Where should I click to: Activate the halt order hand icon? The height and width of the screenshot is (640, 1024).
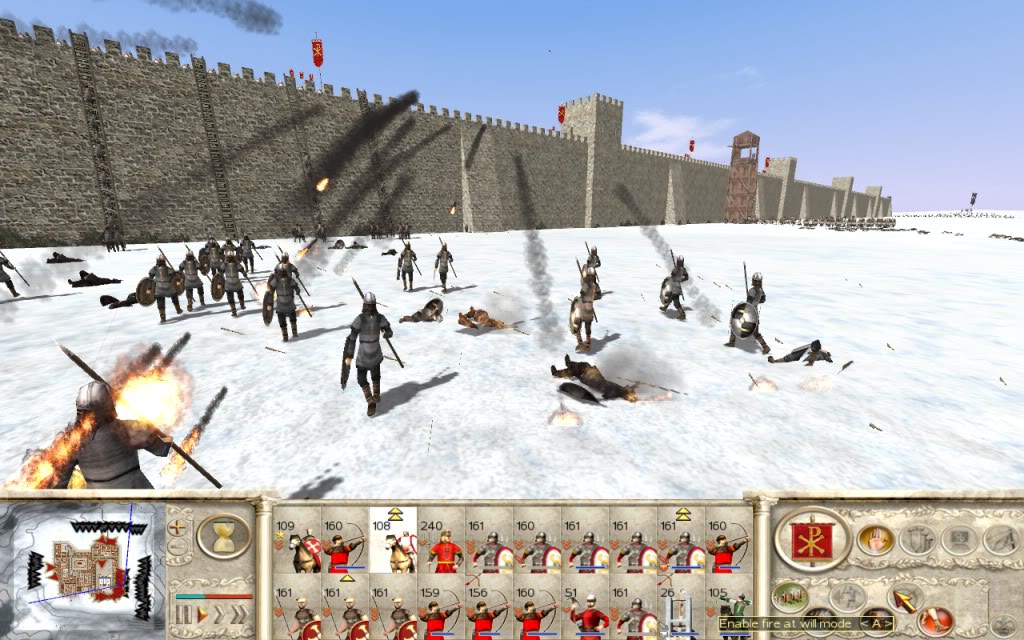tap(872, 540)
